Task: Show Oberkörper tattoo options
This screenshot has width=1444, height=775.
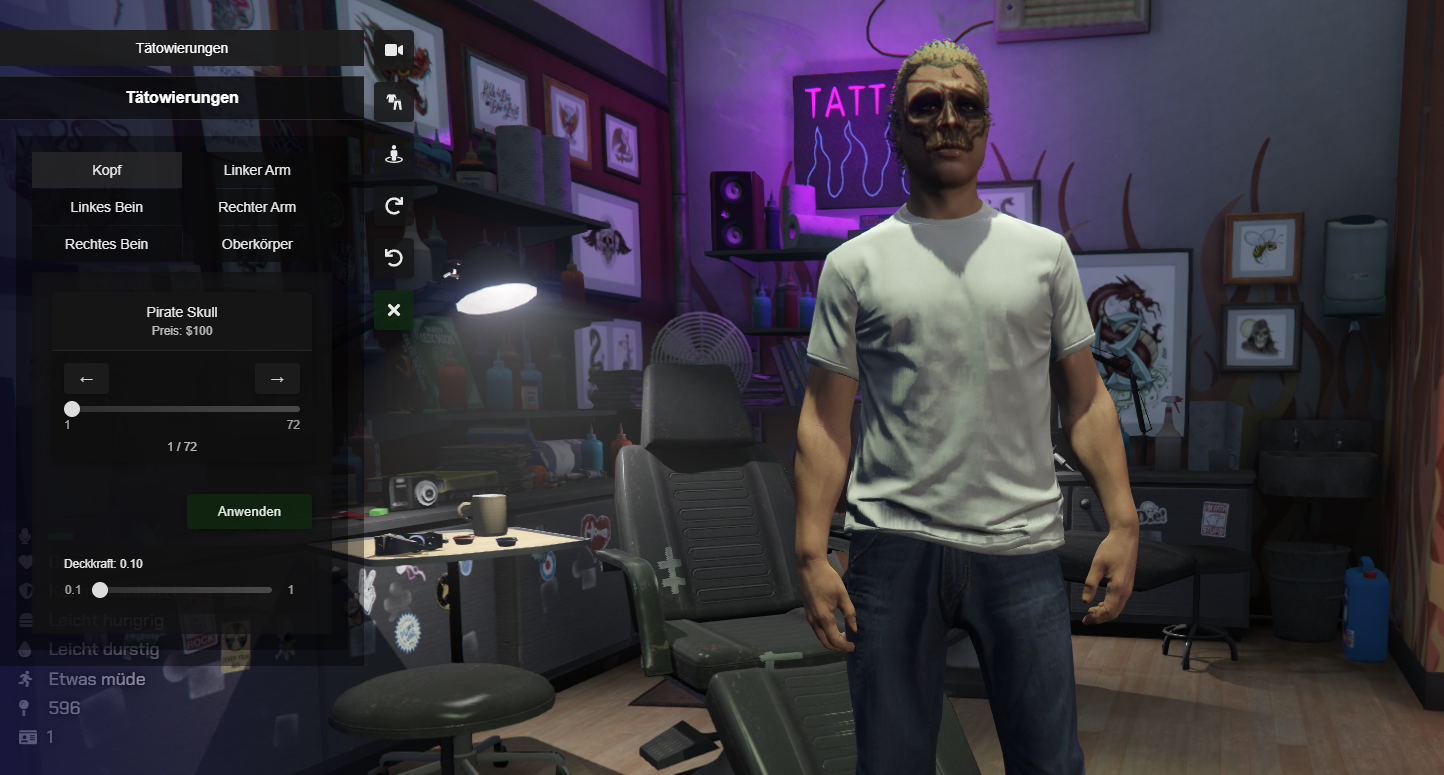Action: 257,244
